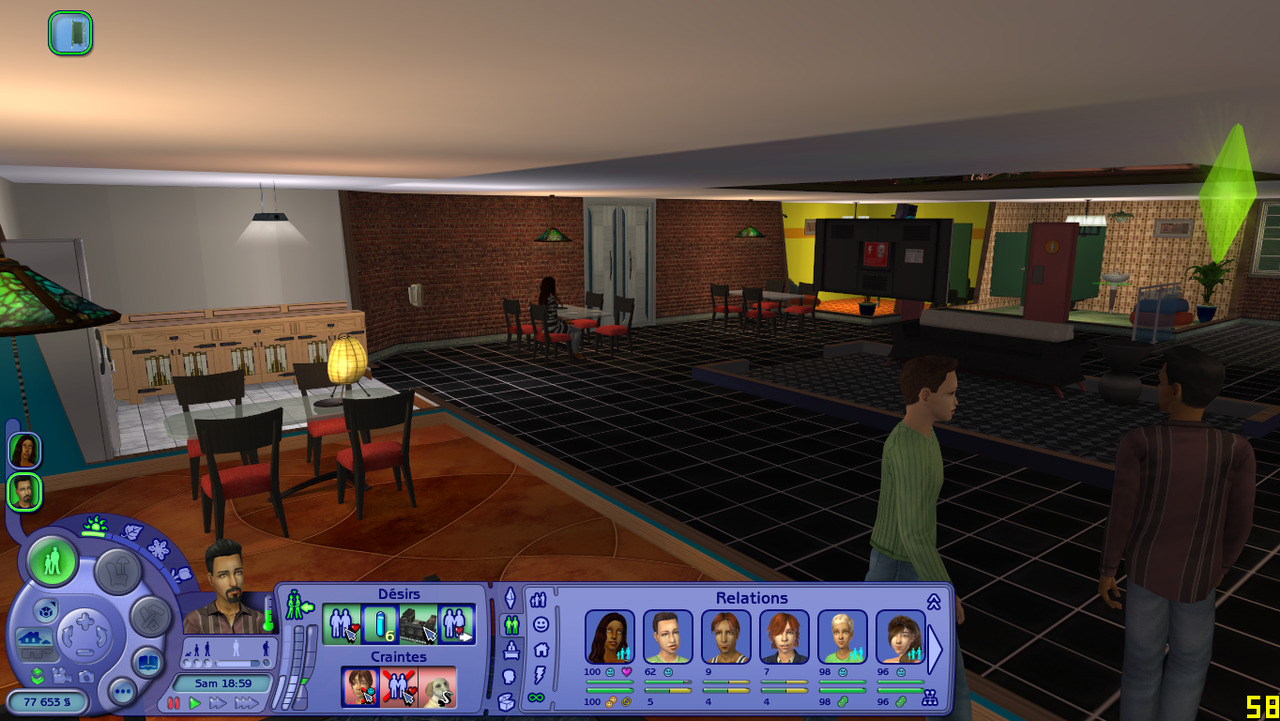This screenshot has width=1280, height=721.
Task: Open the inventory box tab
Action: point(507,701)
